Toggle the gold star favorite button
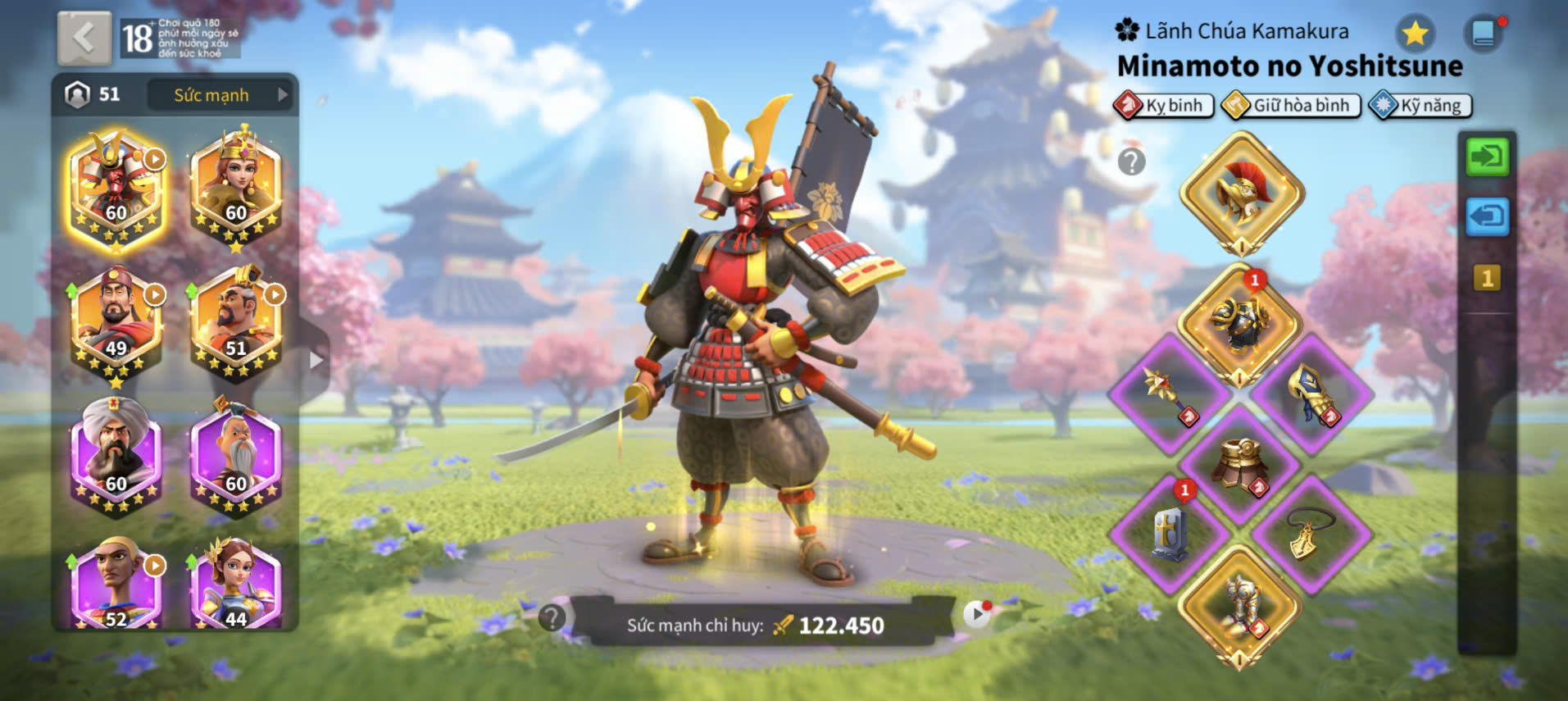This screenshot has height=701, width=1568. point(1415,34)
